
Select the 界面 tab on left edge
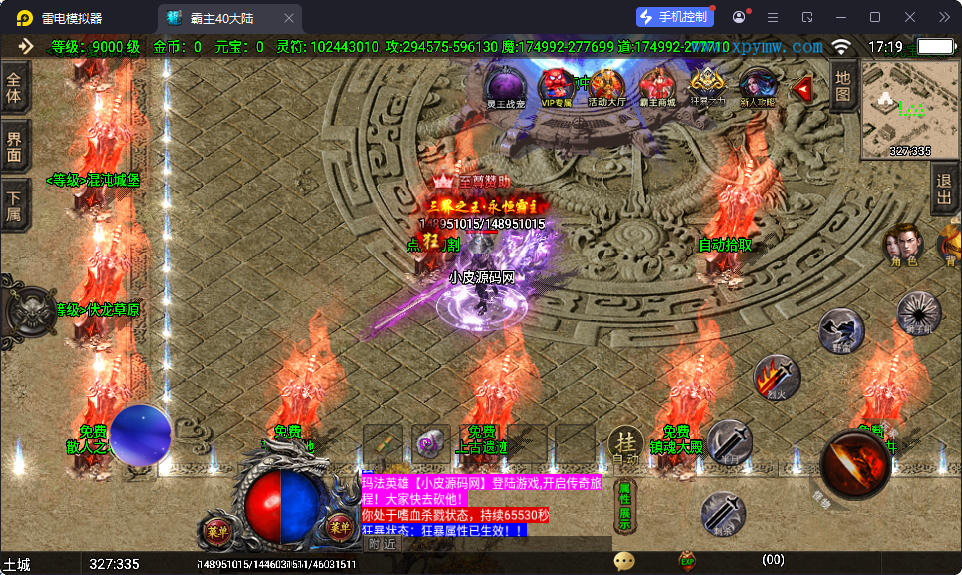[14, 146]
